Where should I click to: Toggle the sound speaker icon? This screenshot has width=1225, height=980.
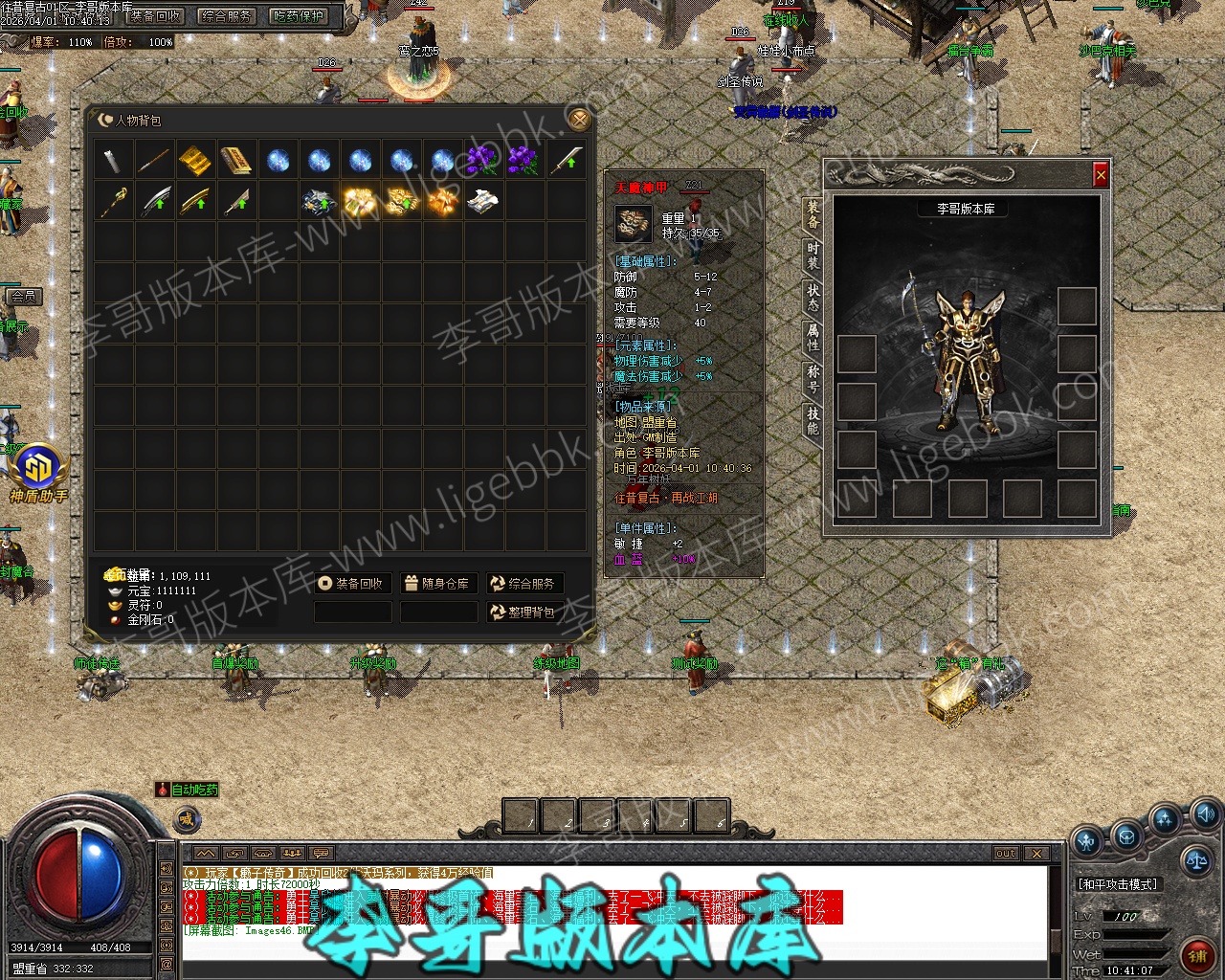pyautogui.click(x=1203, y=815)
